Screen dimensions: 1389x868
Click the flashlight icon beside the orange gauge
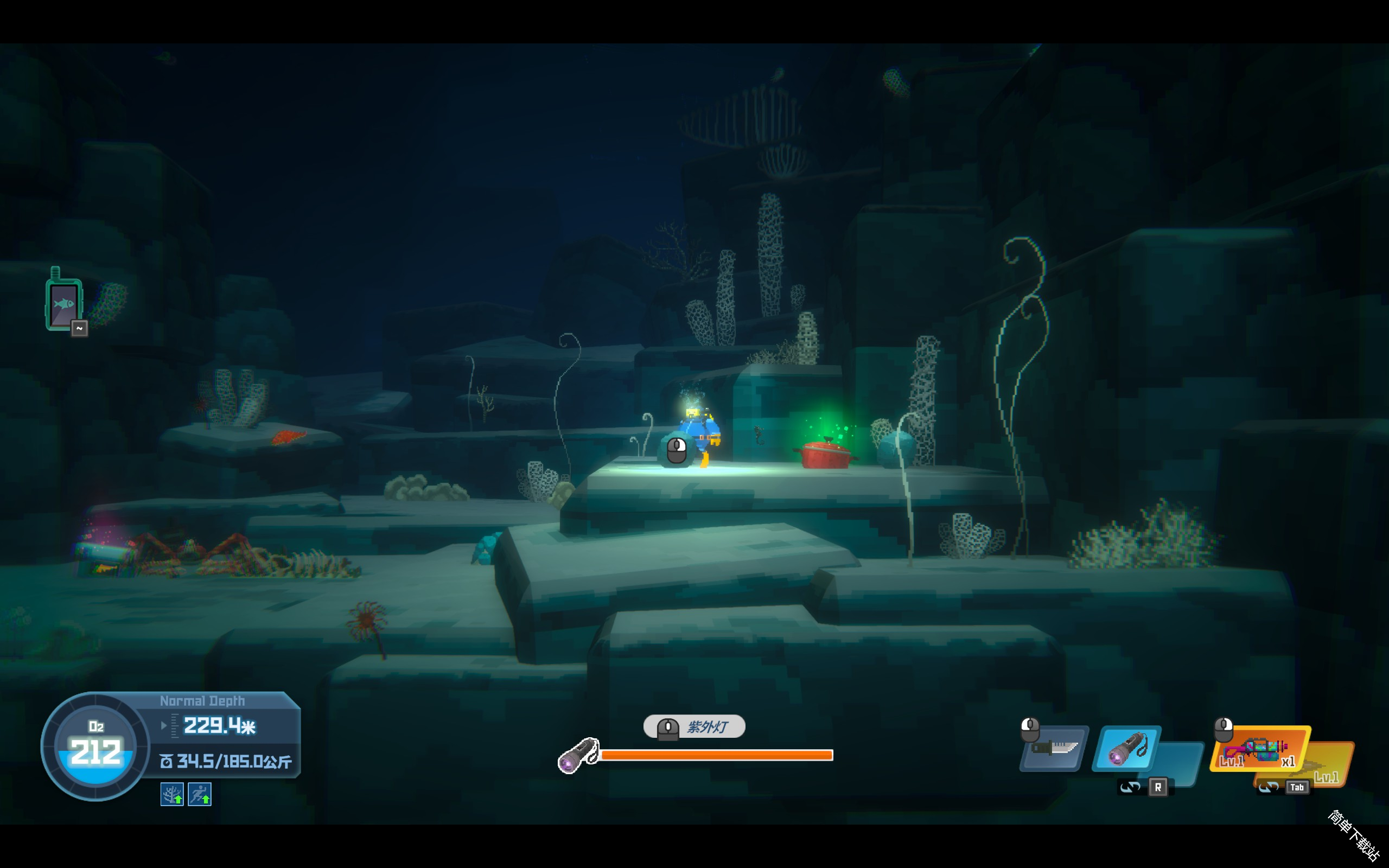coord(578,756)
